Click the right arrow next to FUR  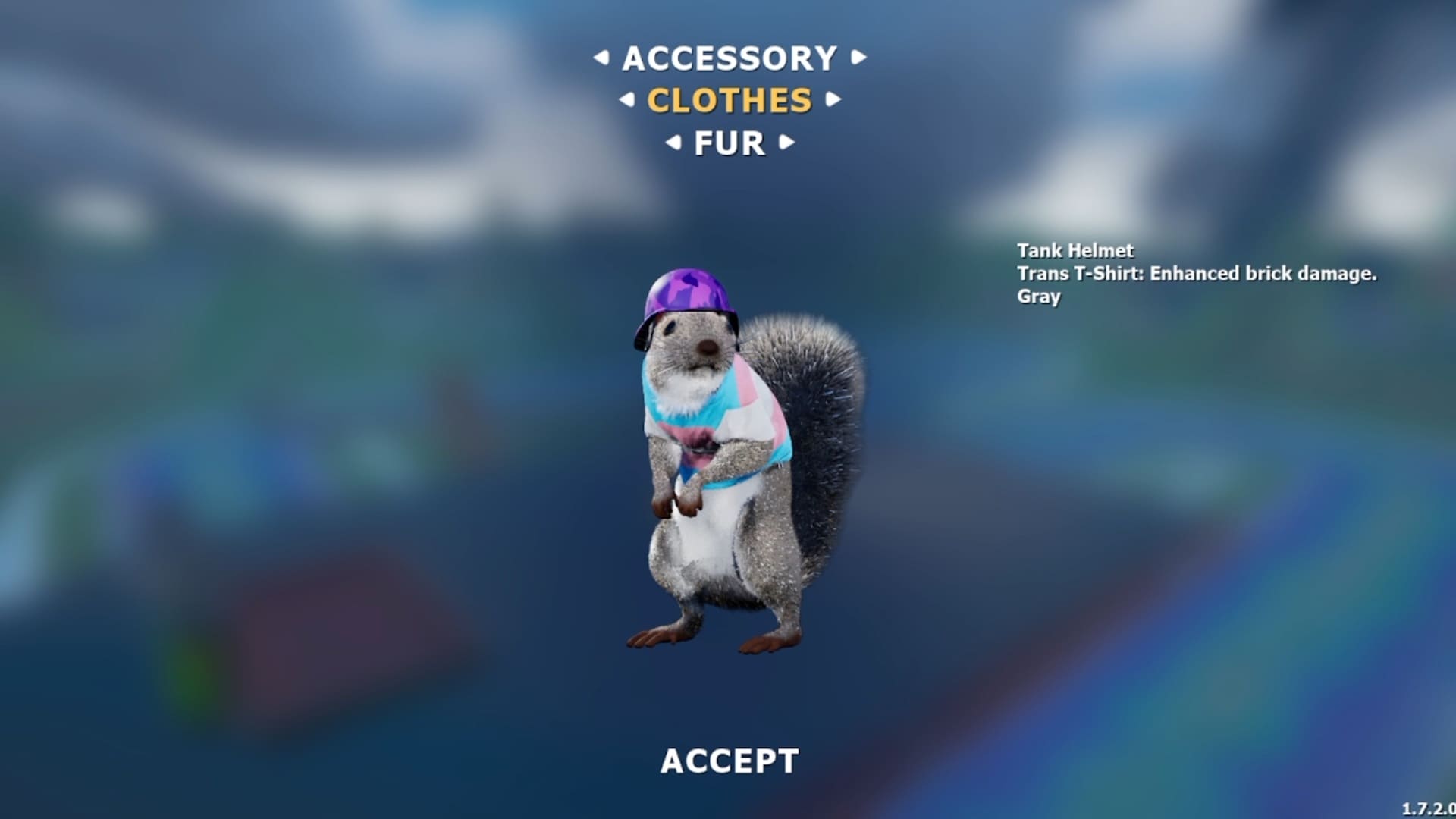[x=788, y=141]
